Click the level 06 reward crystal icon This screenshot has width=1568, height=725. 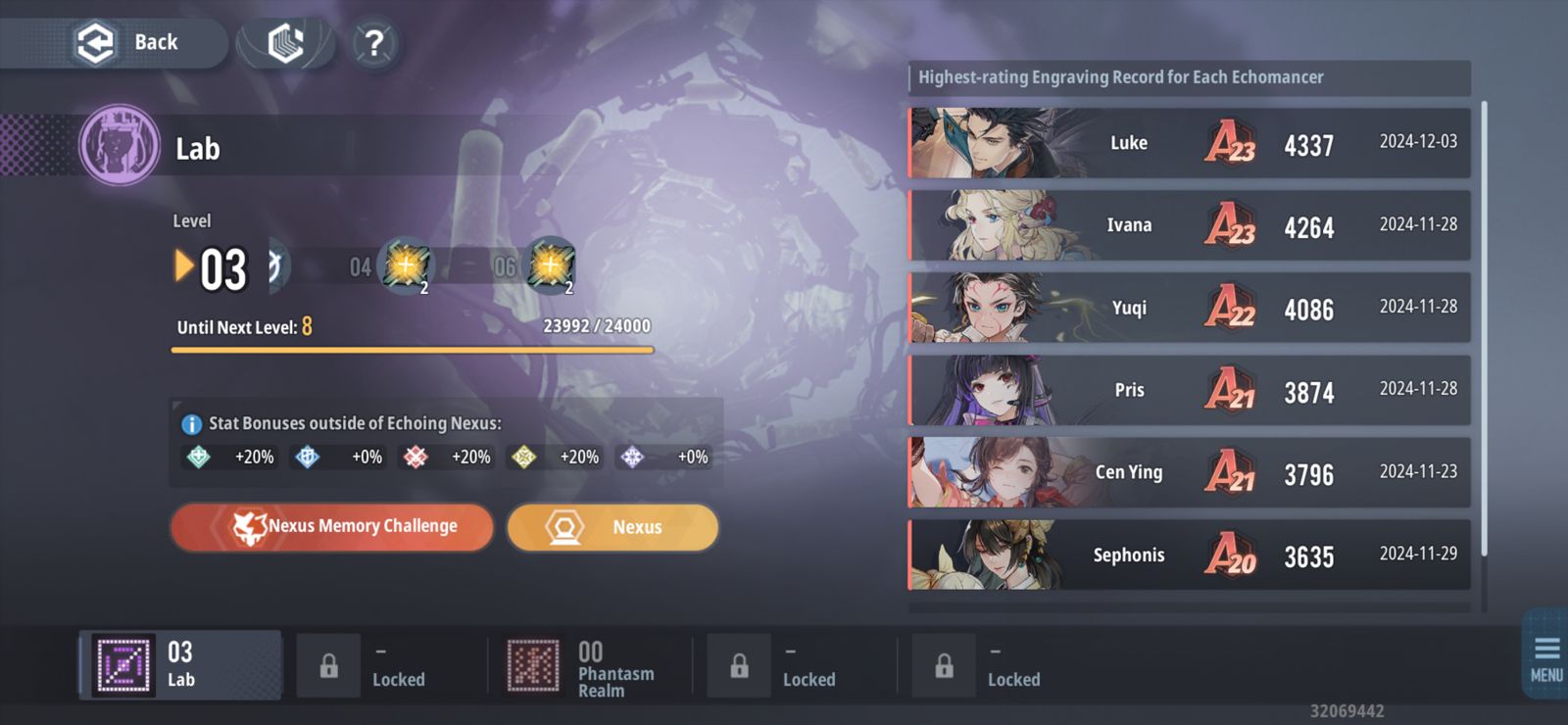(x=551, y=266)
